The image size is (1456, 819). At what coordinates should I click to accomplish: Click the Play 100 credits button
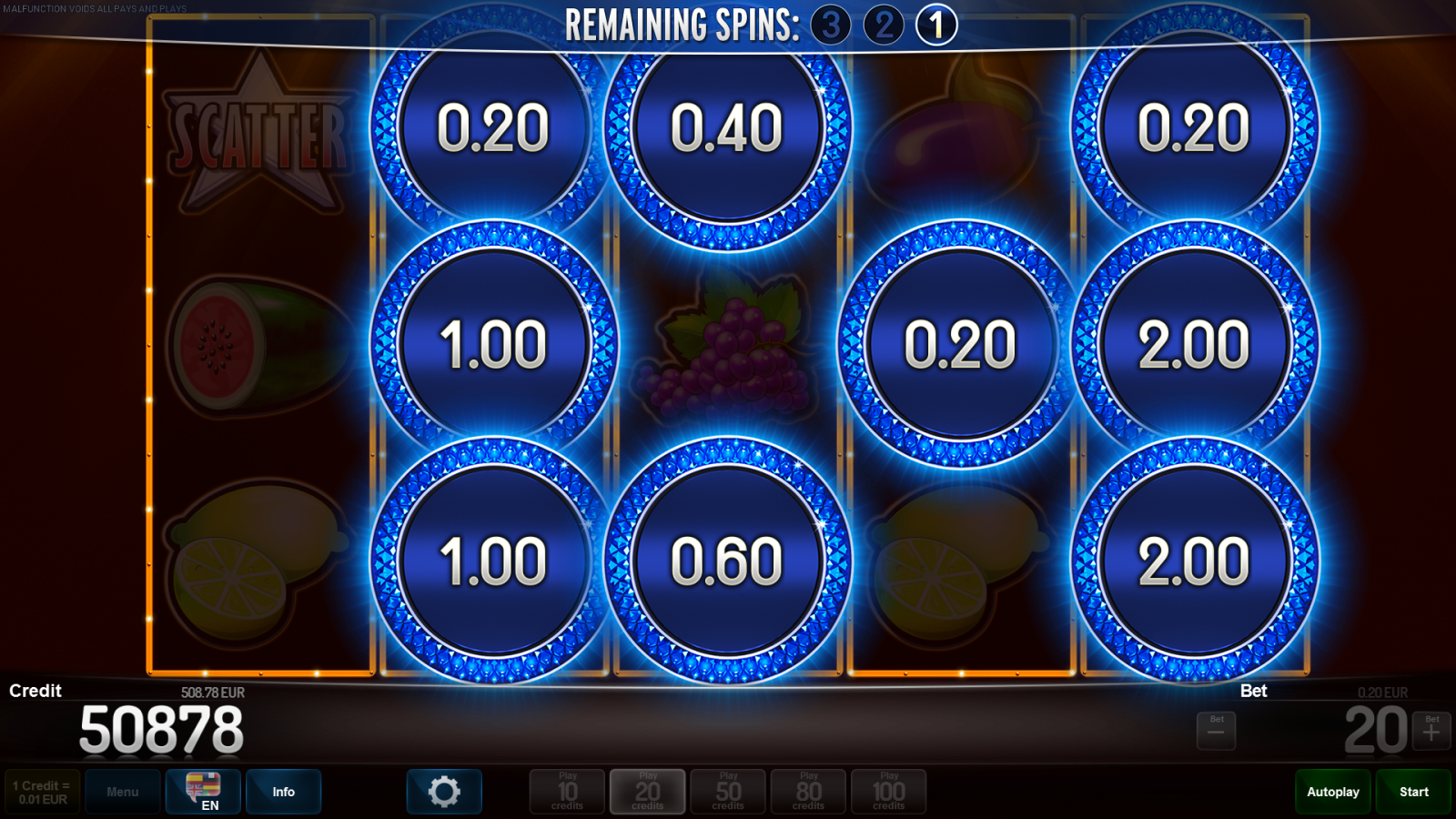point(889,791)
